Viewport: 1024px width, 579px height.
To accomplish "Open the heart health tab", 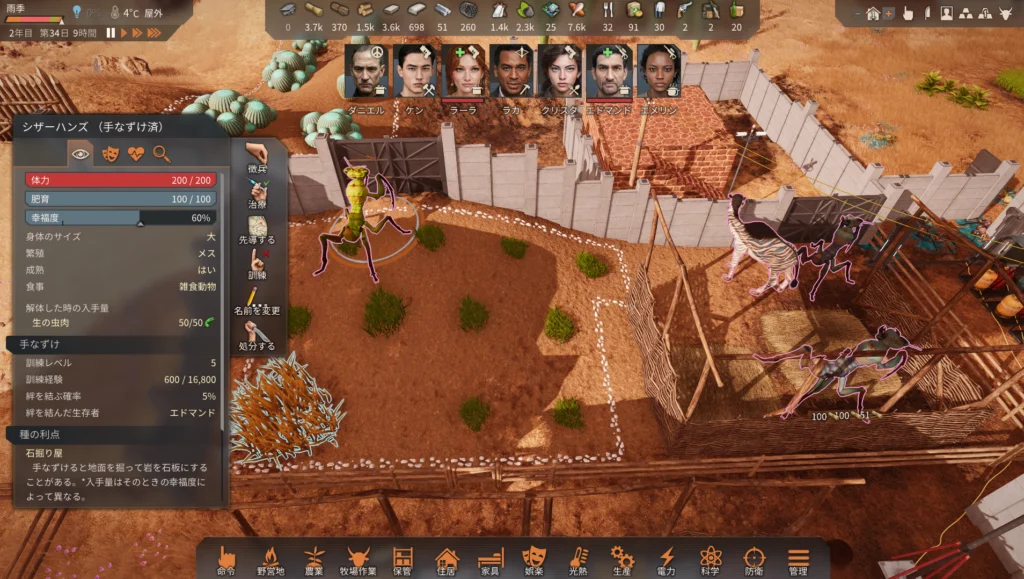I will click(x=136, y=153).
